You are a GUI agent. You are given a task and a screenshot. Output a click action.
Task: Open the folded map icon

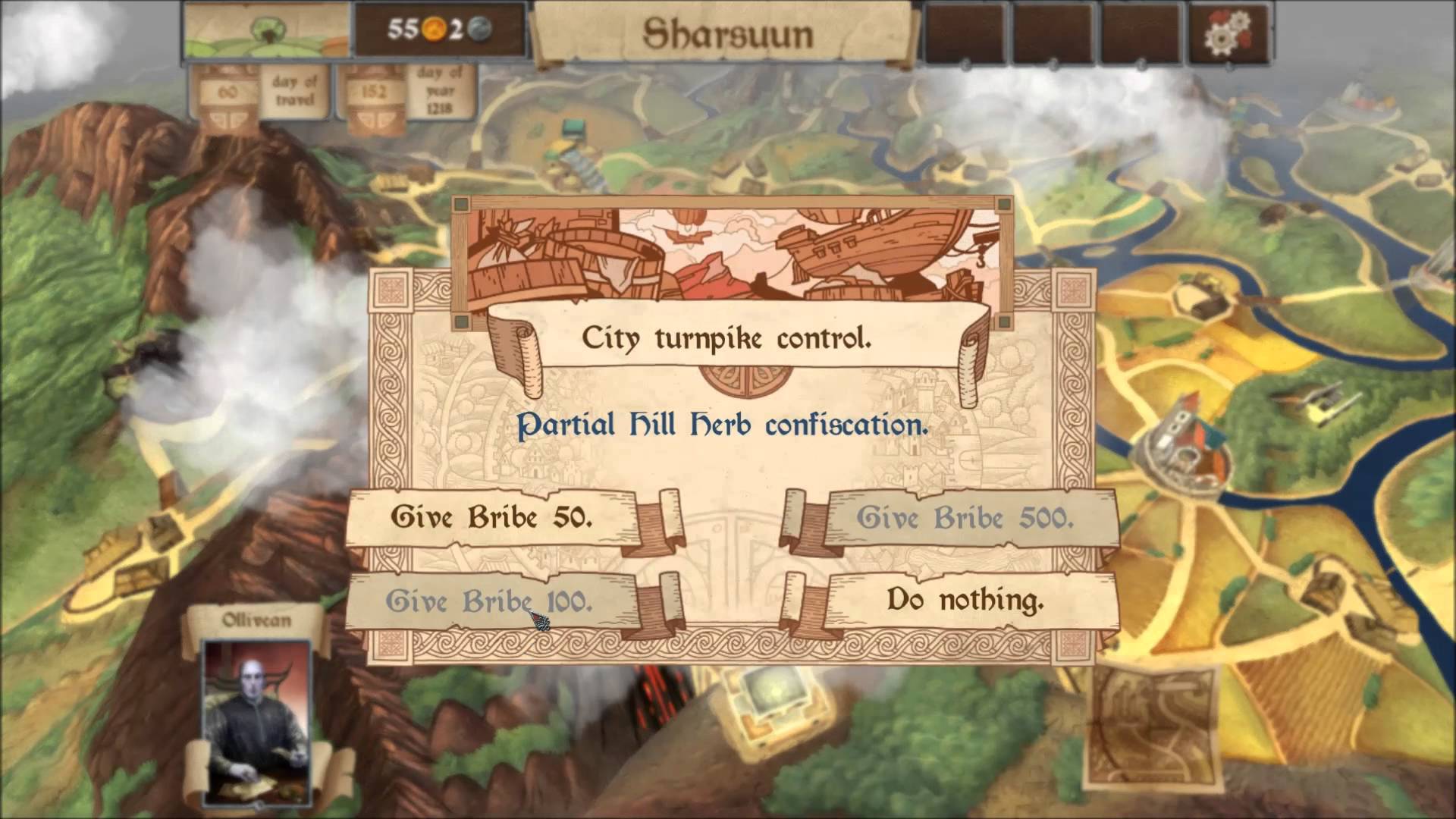pos(1153,727)
